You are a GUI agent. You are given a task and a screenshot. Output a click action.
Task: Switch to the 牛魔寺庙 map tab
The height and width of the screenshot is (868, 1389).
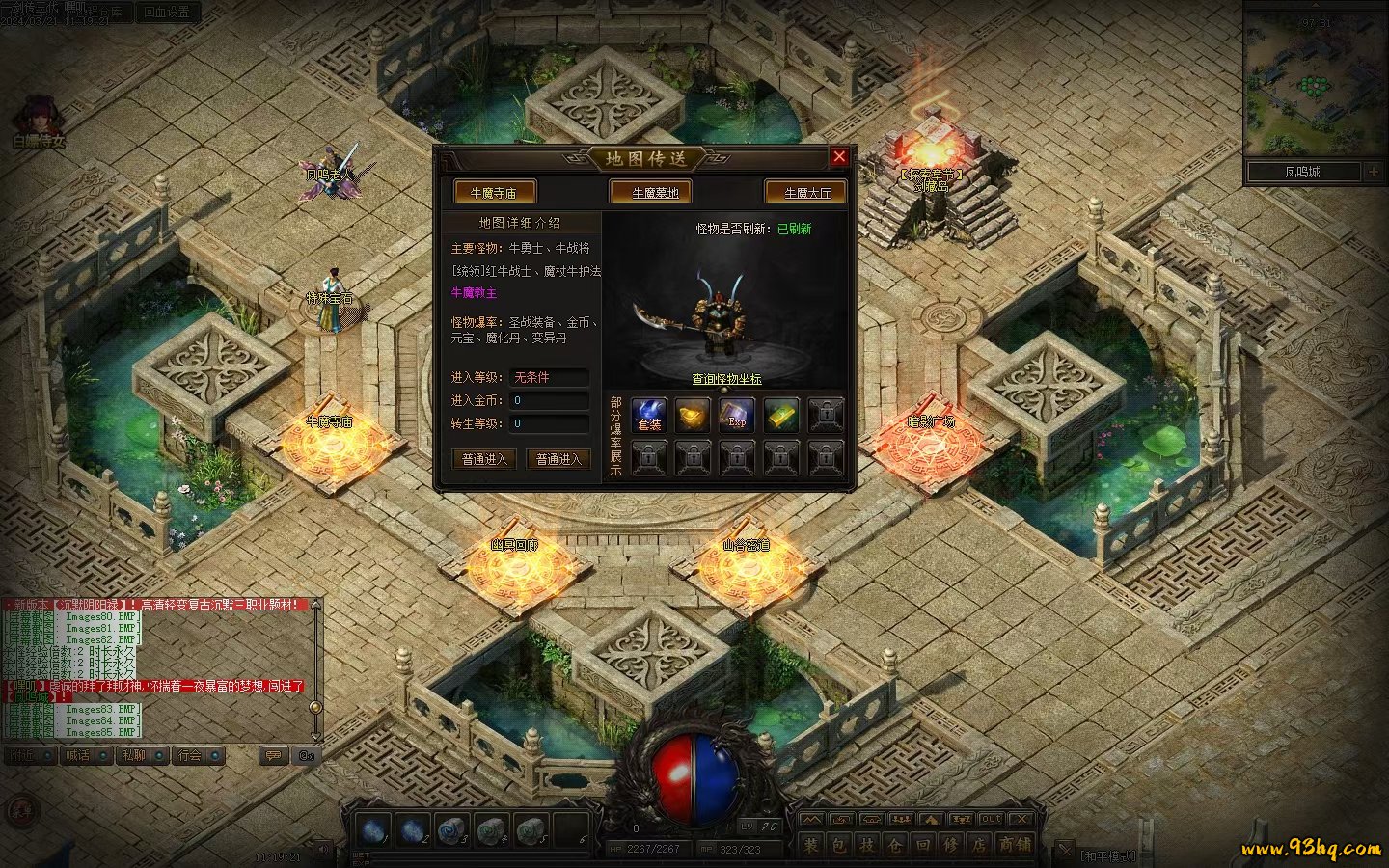tap(493, 193)
